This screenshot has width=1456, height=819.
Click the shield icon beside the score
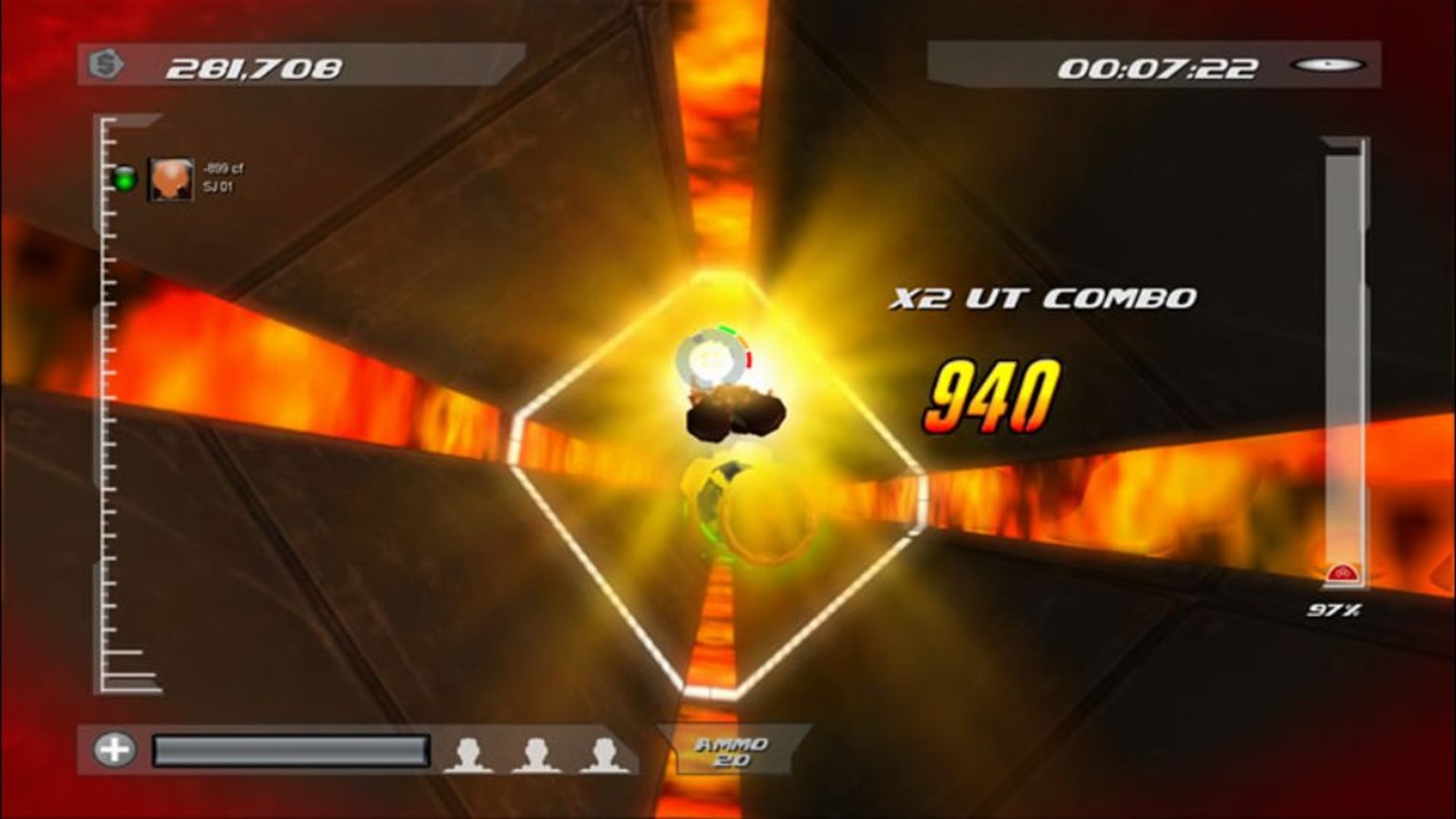[x=106, y=64]
